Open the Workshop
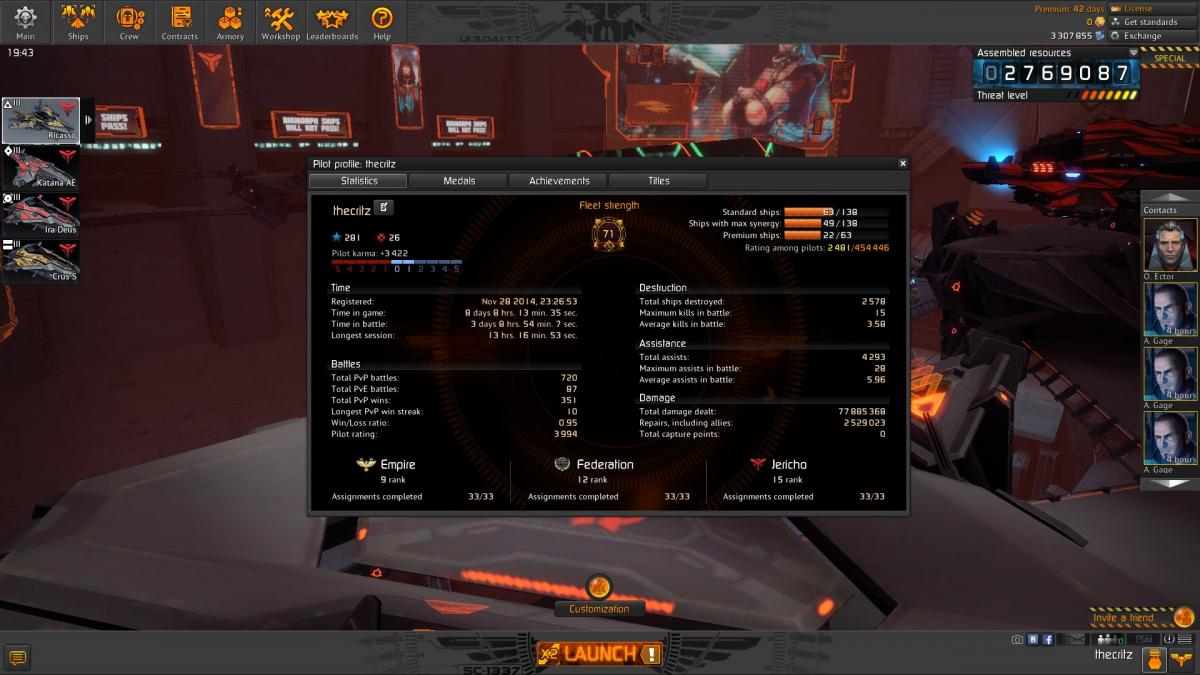 (x=281, y=22)
